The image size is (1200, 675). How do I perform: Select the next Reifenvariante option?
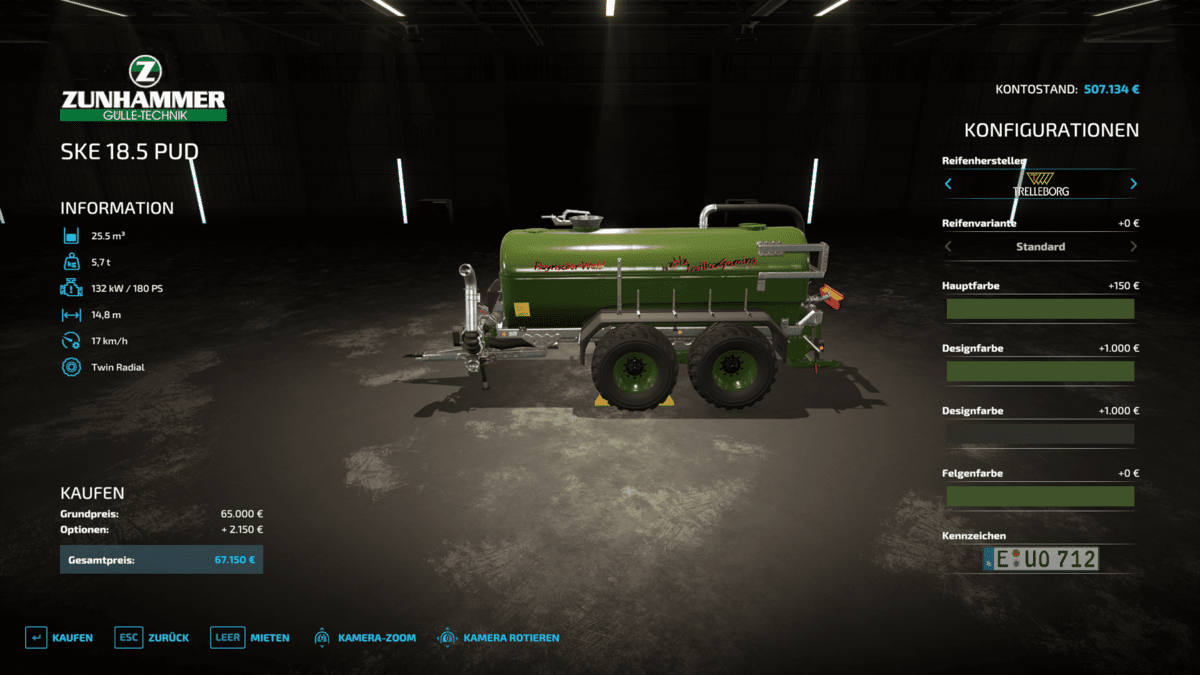pyautogui.click(x=1133, y=246)
